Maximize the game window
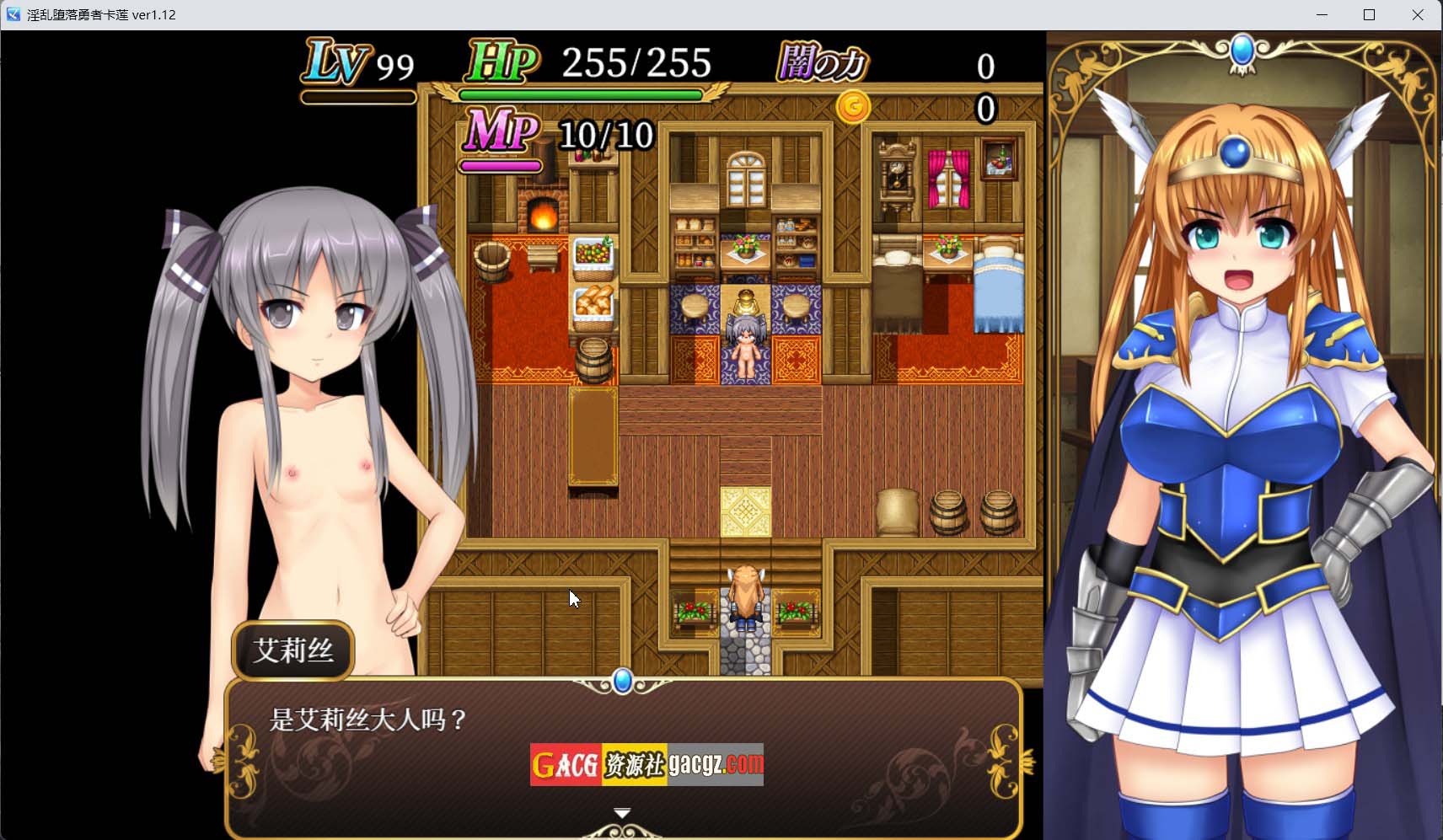Image resolution: width=1443 pixels, height=840 pixels. coord(1370,14)
